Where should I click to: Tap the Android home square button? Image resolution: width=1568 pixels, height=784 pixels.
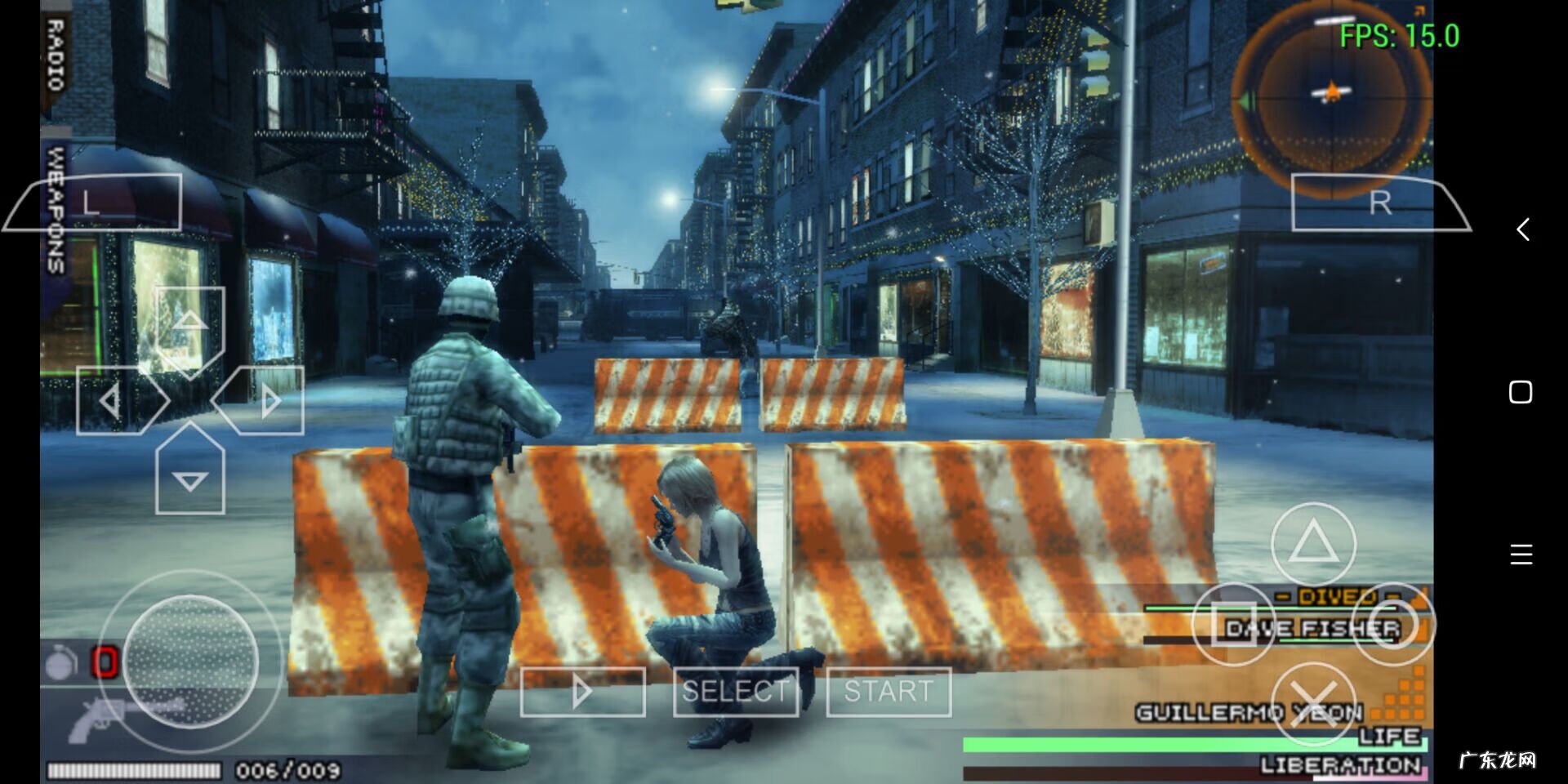[1521, 393]
